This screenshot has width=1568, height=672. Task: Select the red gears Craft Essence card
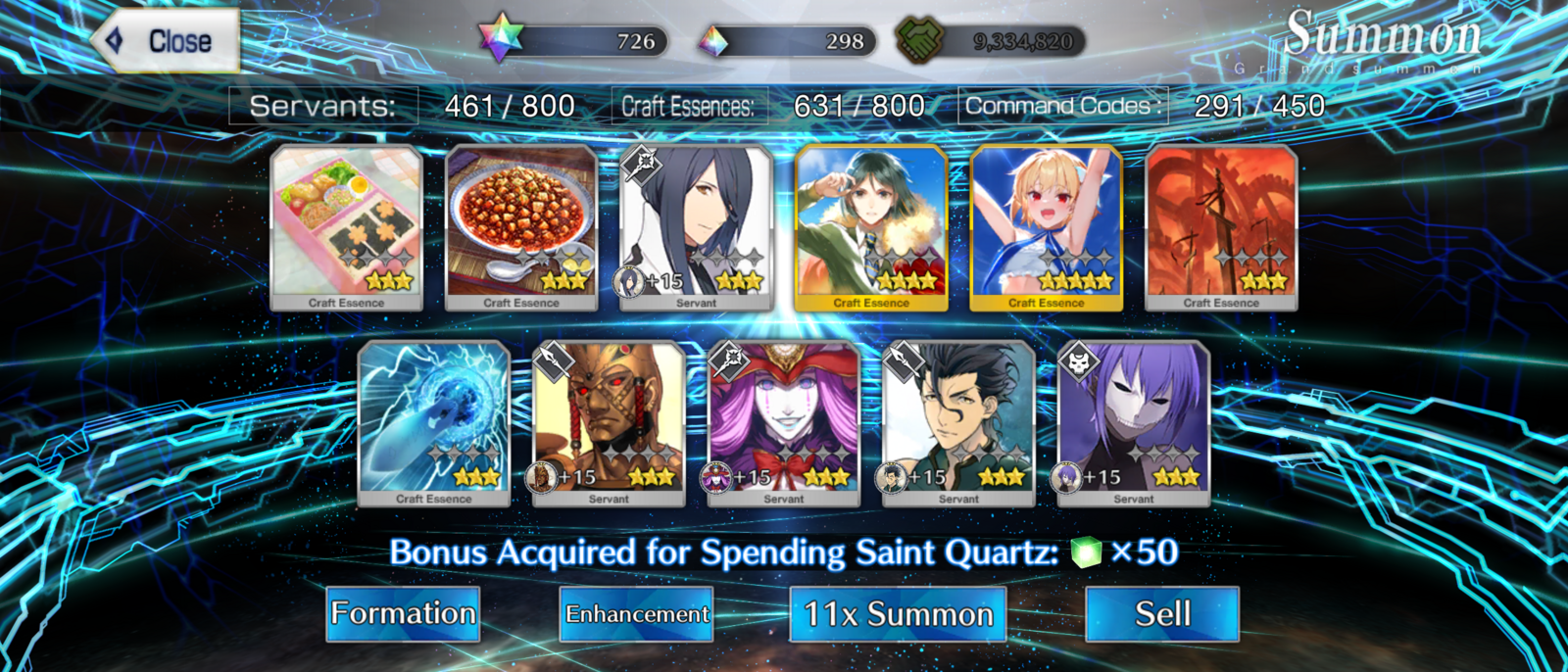coord(1221,227)
